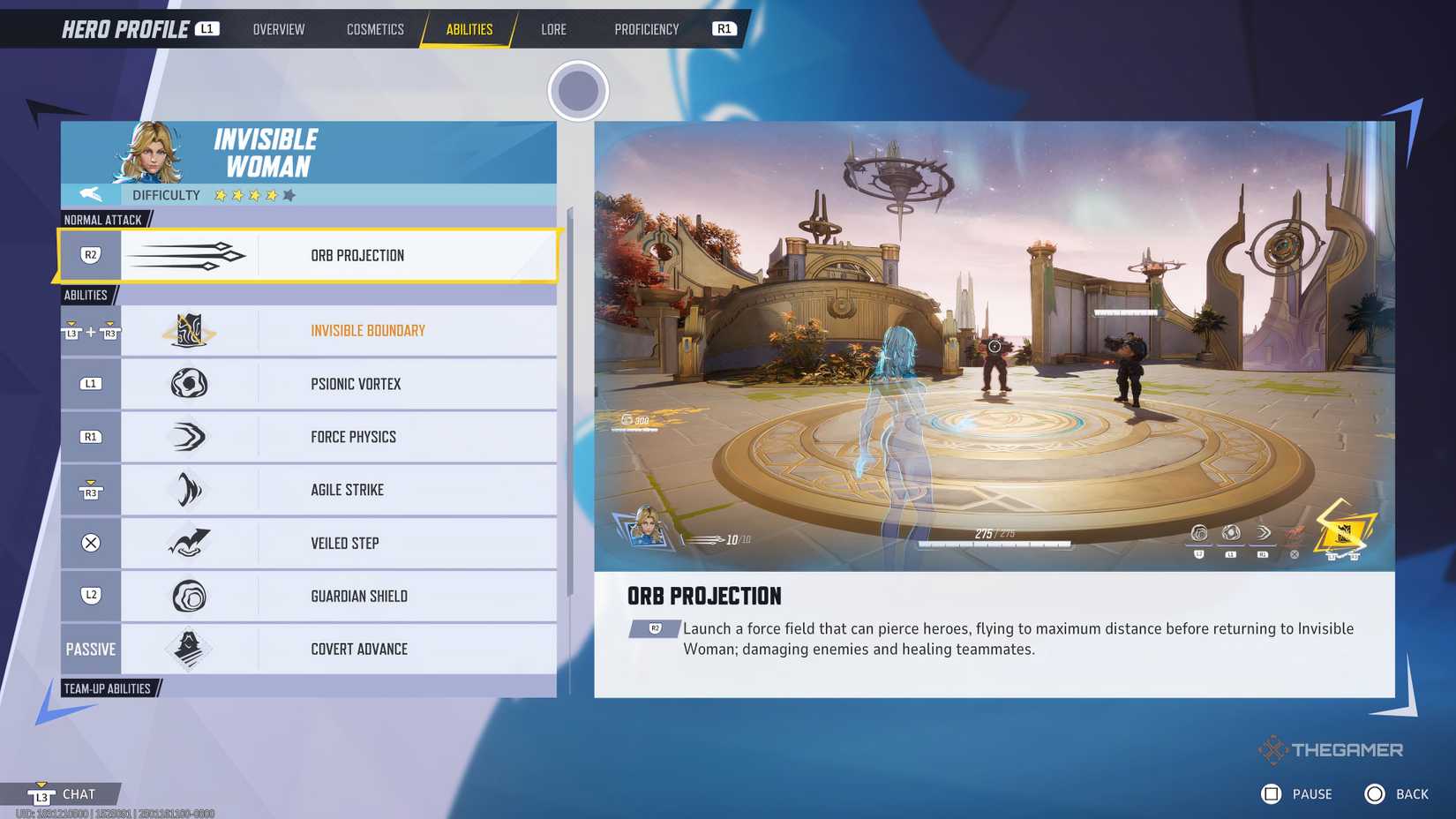Switch to the Overview tab

tap(278, 28)
